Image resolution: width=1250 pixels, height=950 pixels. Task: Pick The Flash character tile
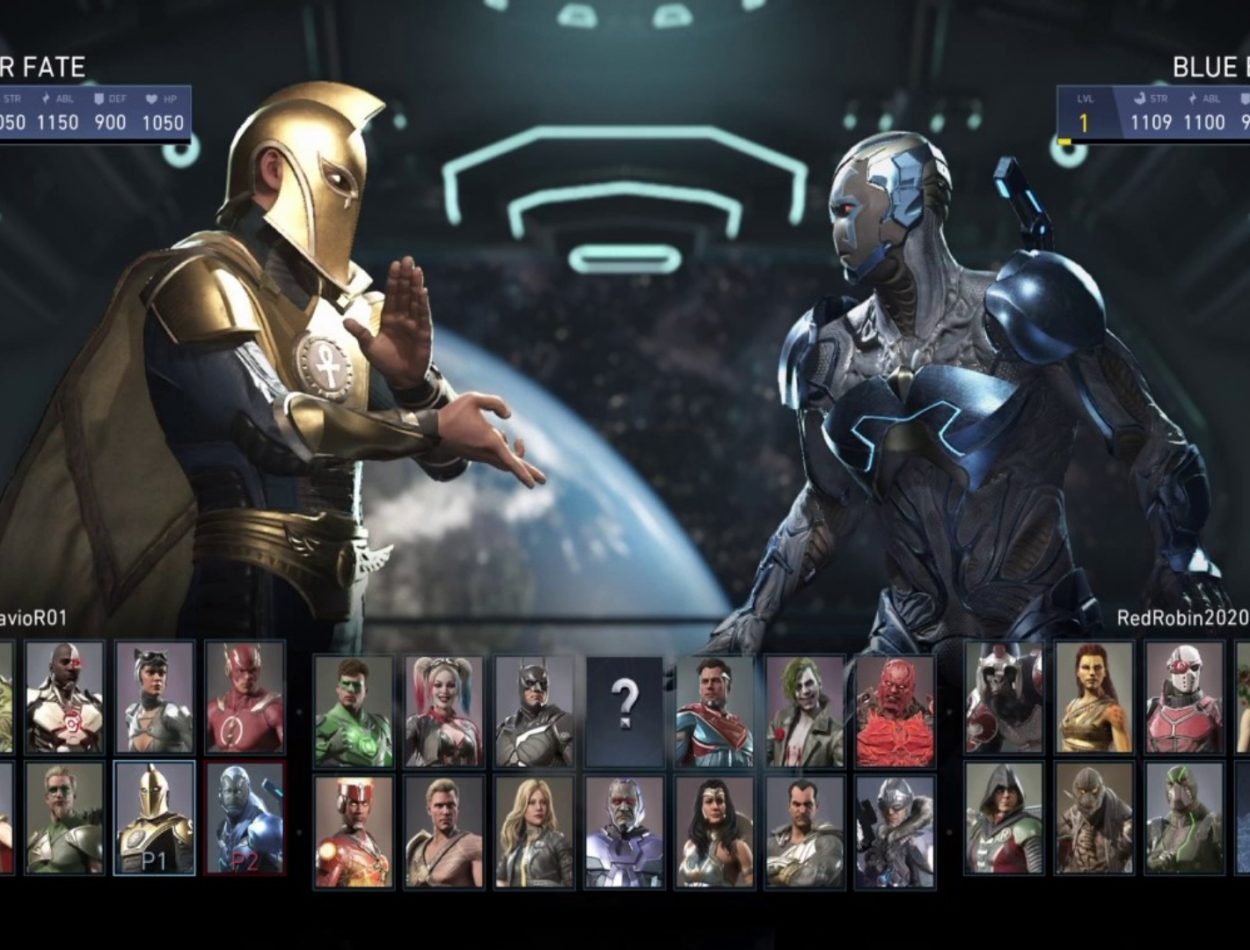[x=244, y=697]
